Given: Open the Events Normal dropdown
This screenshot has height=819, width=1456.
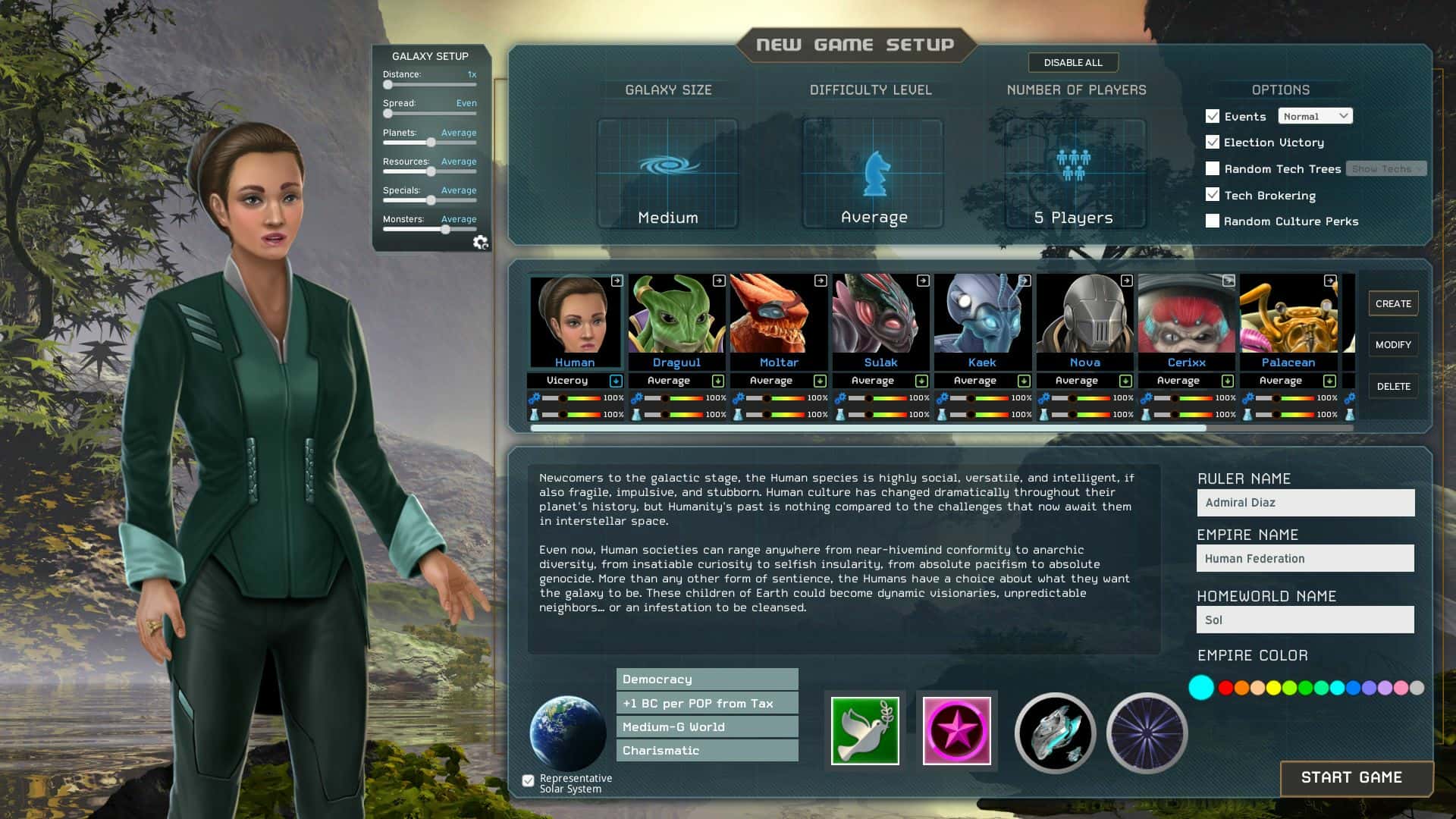Looking at the screenshot, I should click(1315, 115).
